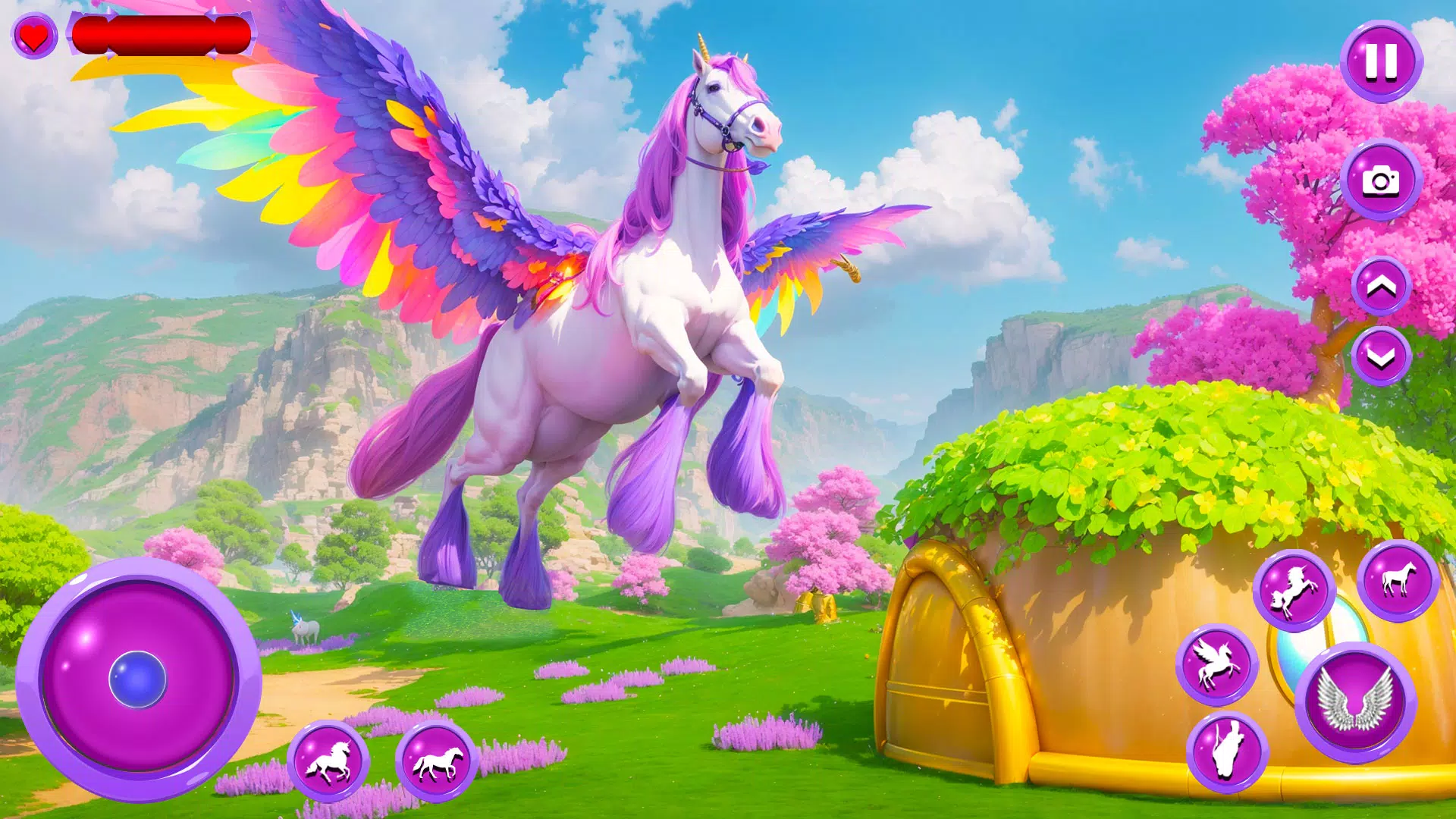Open the pause menu
1456x819 pixels.
click(x=1382, y=64)
